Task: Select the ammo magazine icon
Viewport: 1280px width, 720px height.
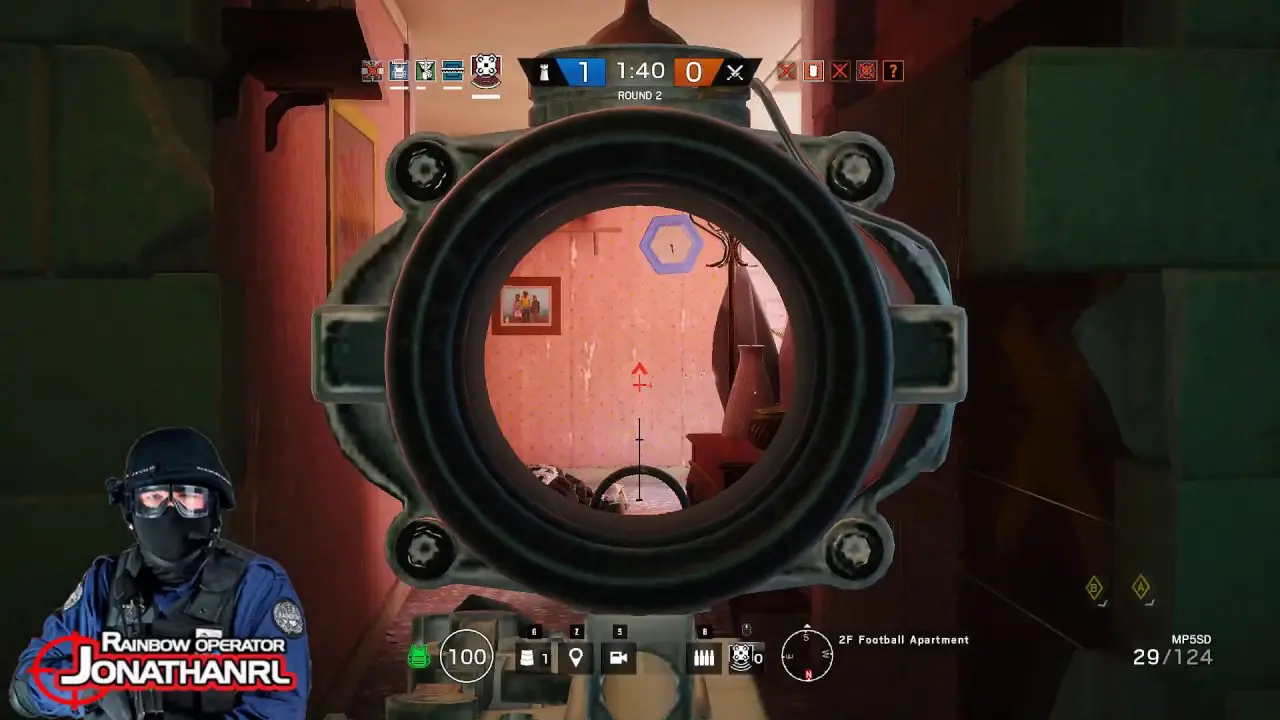Action: point(703,657)
